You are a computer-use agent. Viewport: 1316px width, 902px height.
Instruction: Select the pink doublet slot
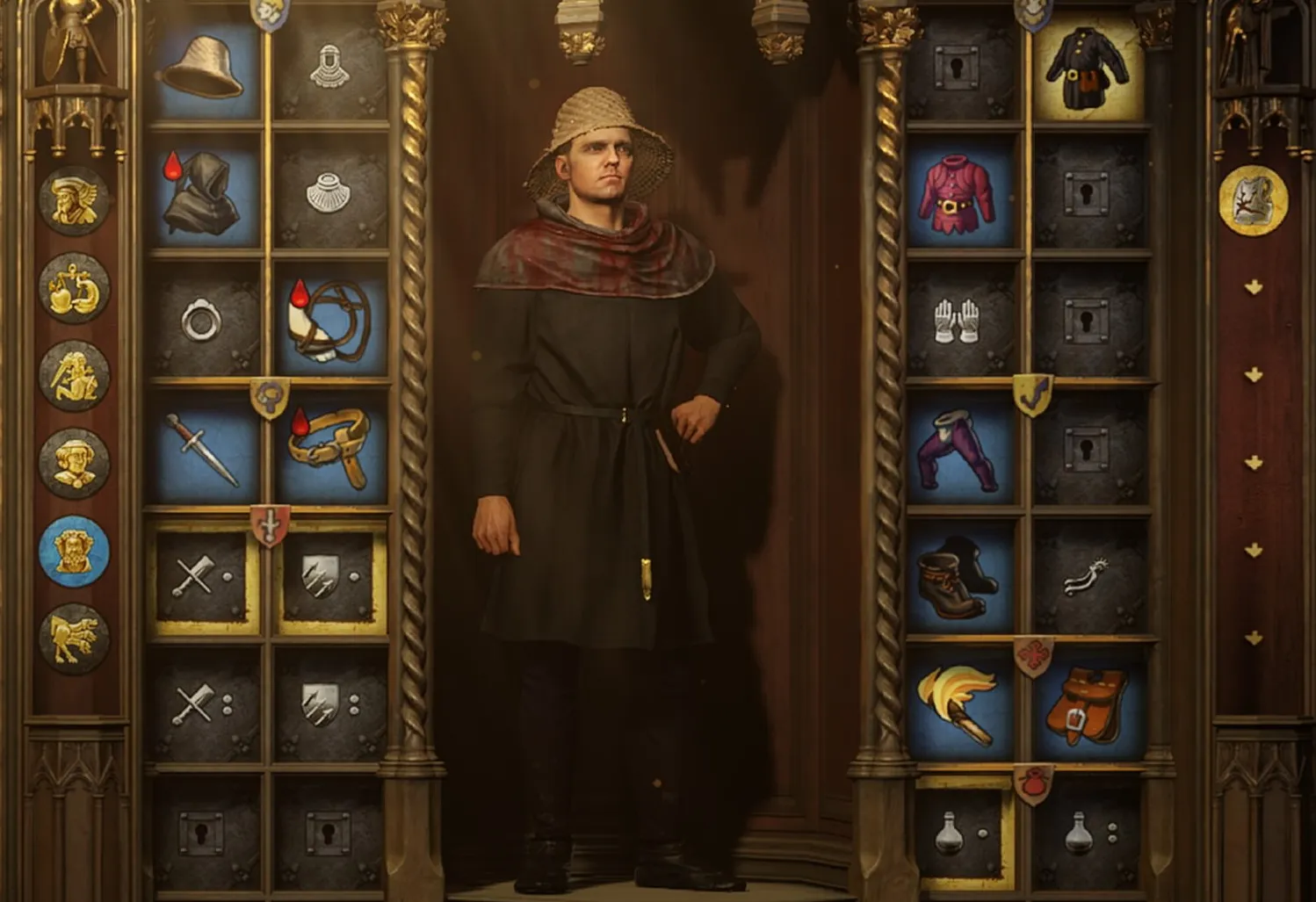[959, 193]
